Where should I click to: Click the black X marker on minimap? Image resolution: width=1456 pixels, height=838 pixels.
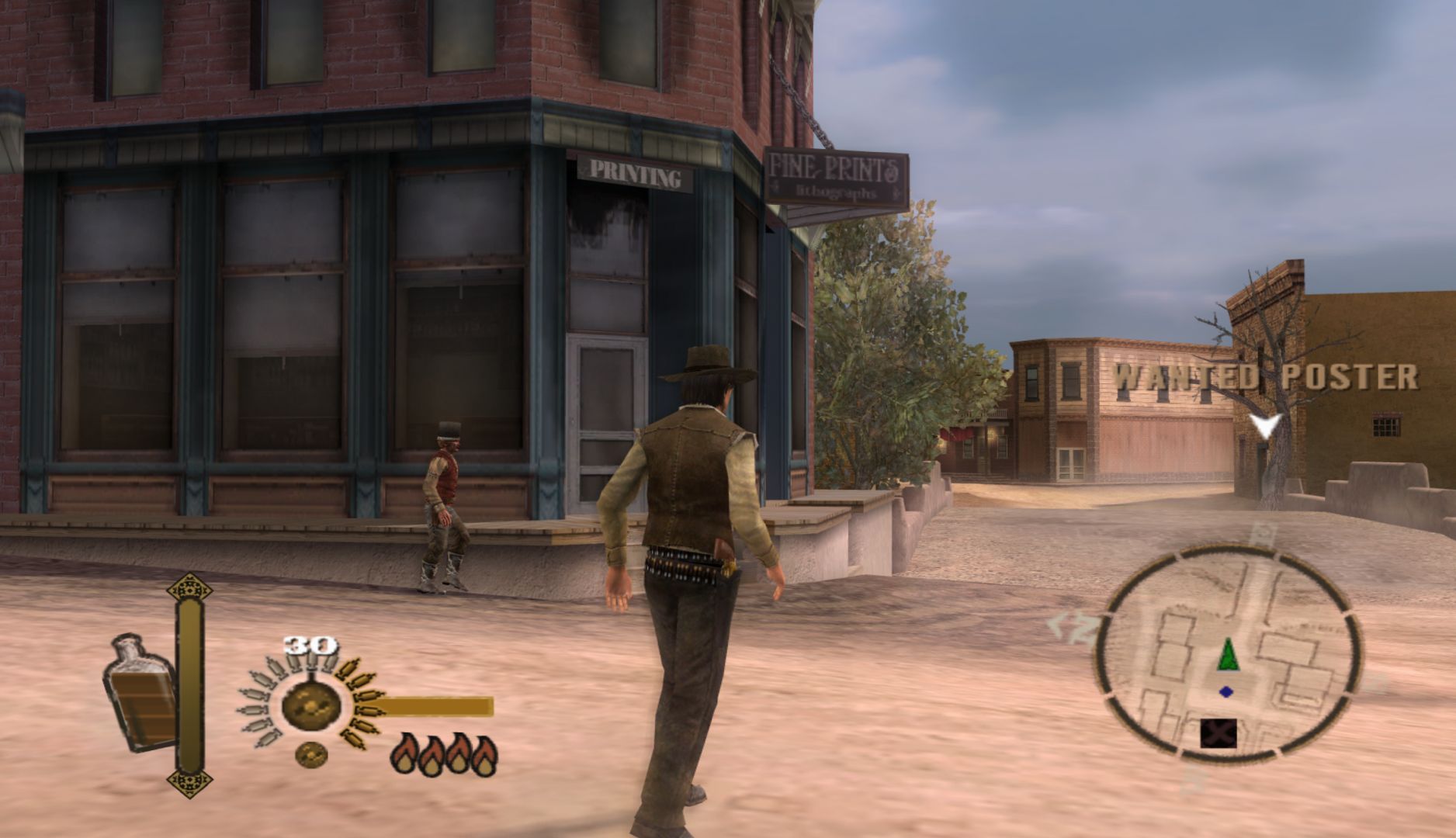pos(1218,732)
